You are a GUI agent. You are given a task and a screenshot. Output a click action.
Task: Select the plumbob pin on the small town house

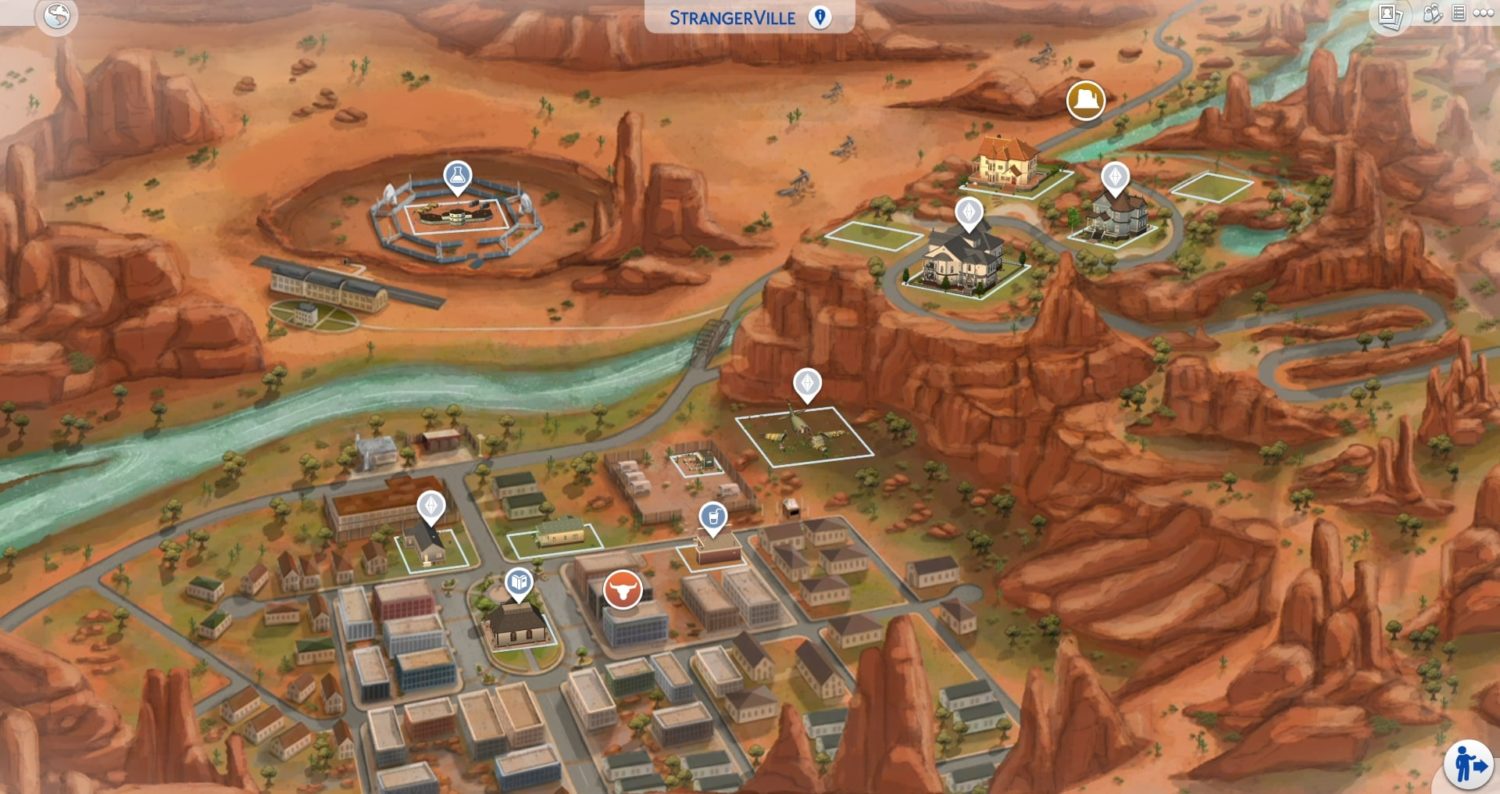click(x=431, y=506)
